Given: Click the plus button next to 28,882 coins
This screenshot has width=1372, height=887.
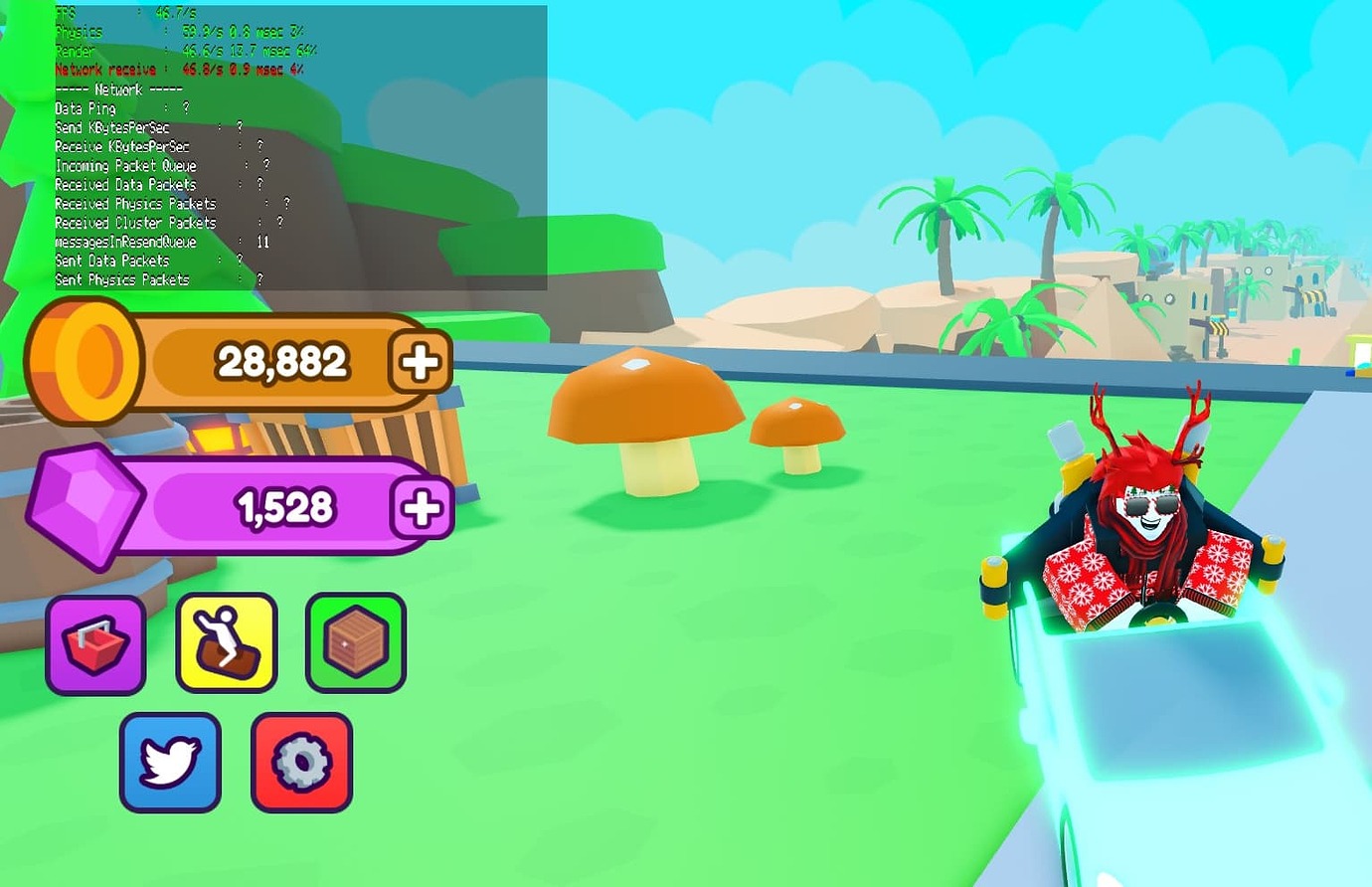Looking at the screenshot, I should coord(419,362).
